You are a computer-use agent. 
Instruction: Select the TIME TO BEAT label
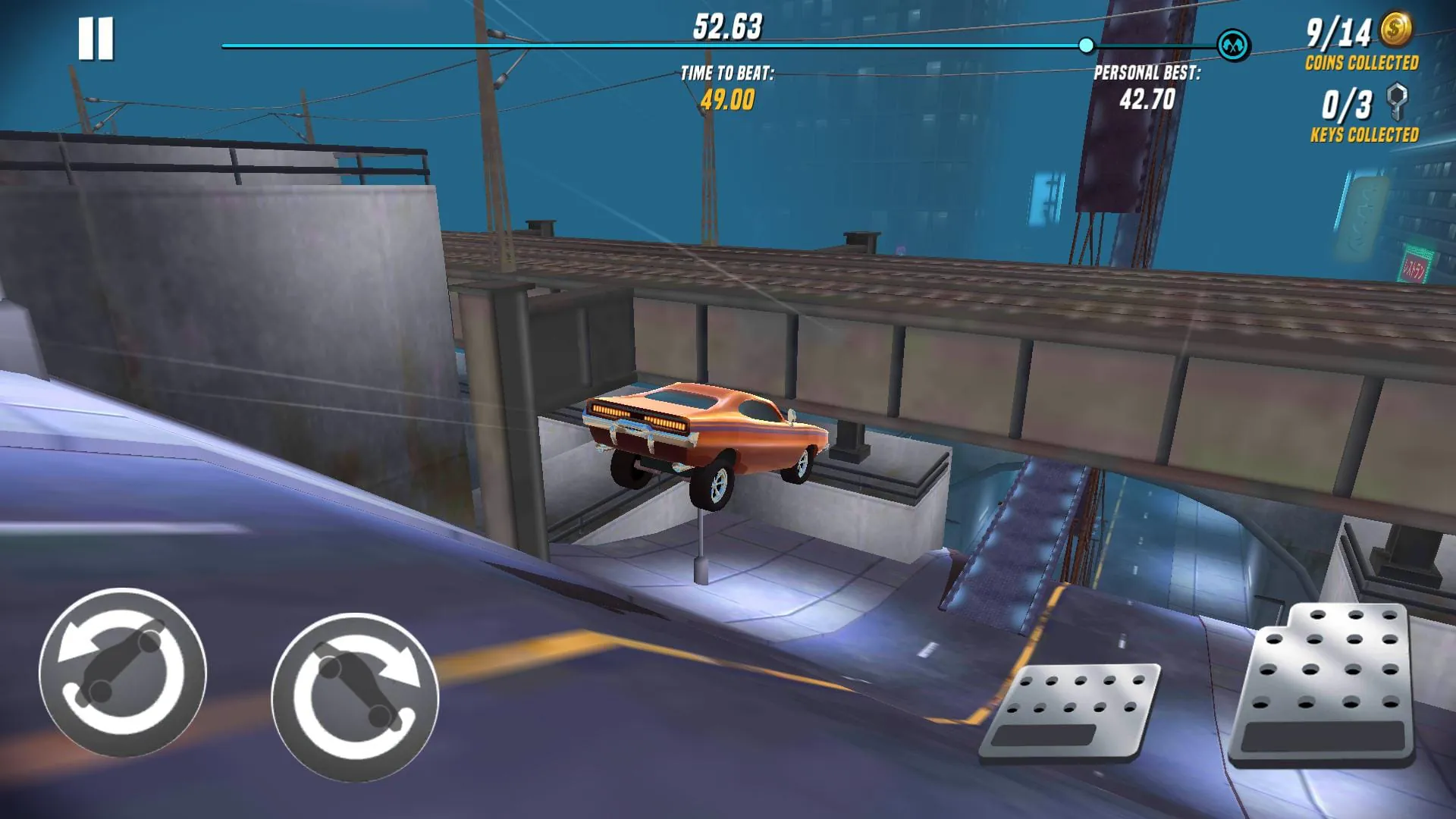pos(726,74)
